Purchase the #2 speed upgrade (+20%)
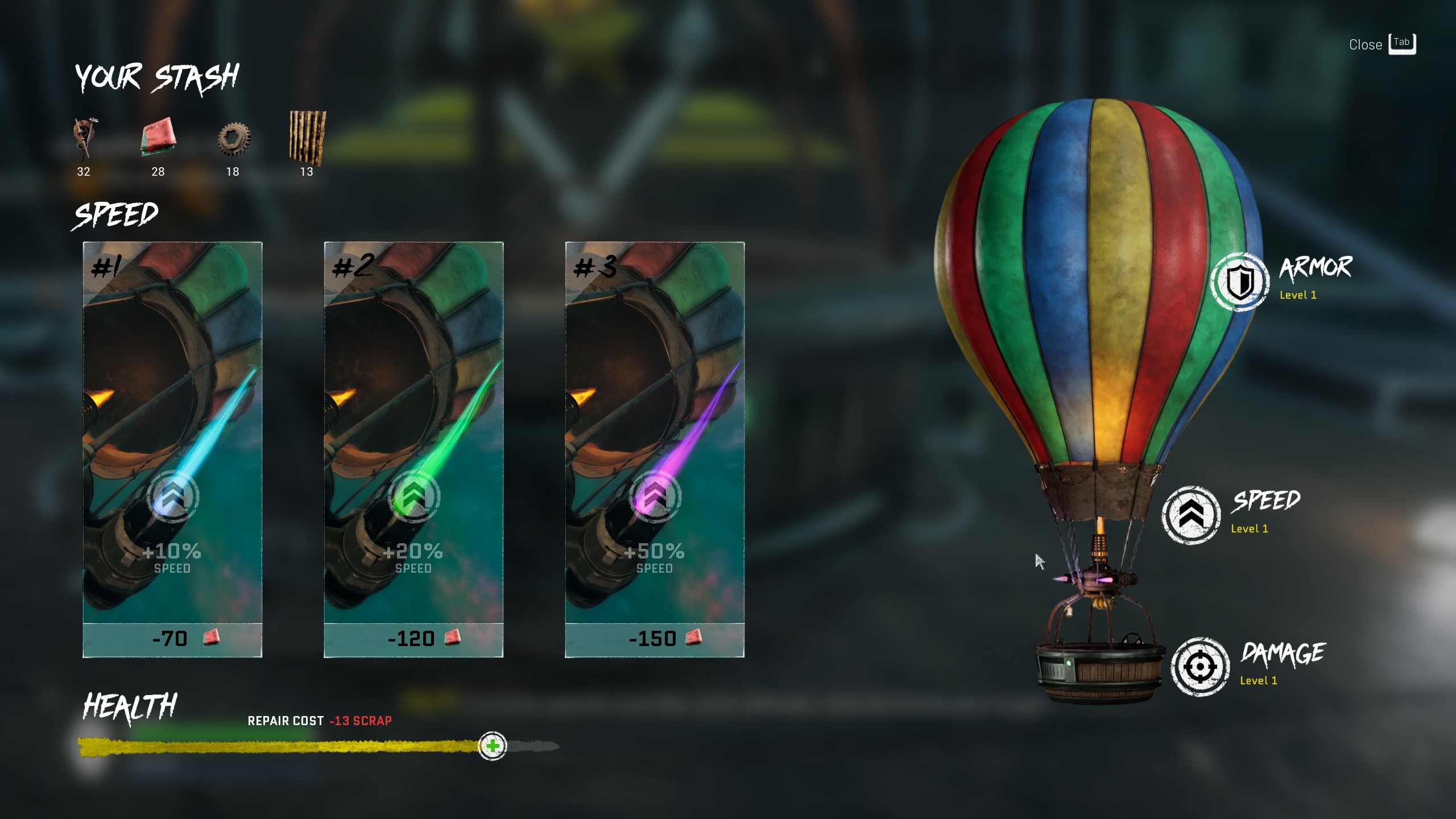Viewport: 1456px width, 819px height. pyautogui.click(x=413, y=449)
